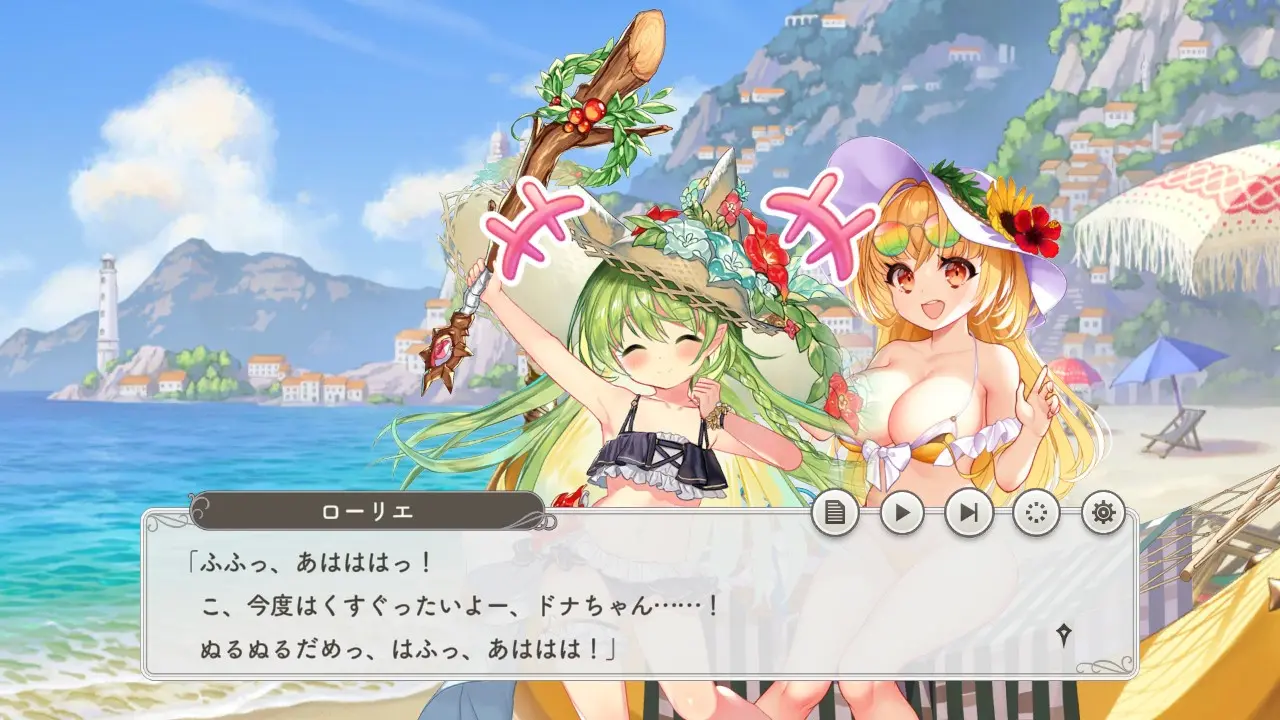Screen dimensions: 1280x720
Task: Start auto-play with the play triangle button
Action: 902,513
